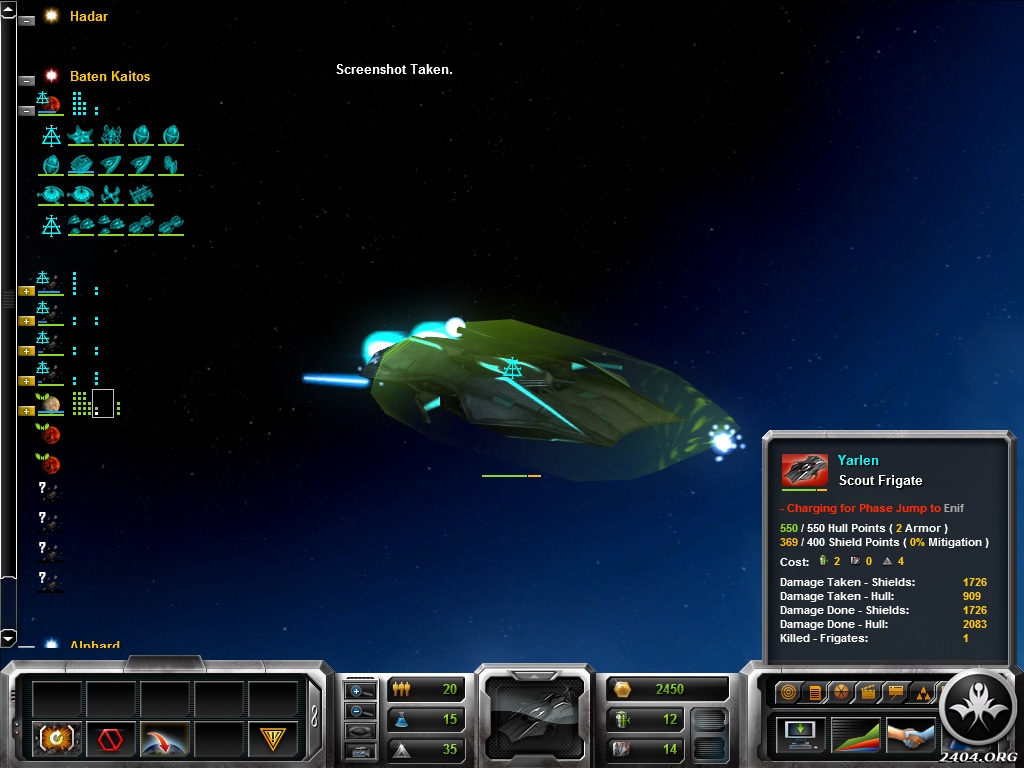
Task: Open the orange target rings toolbar icon
Action: [x=788, y=691]
